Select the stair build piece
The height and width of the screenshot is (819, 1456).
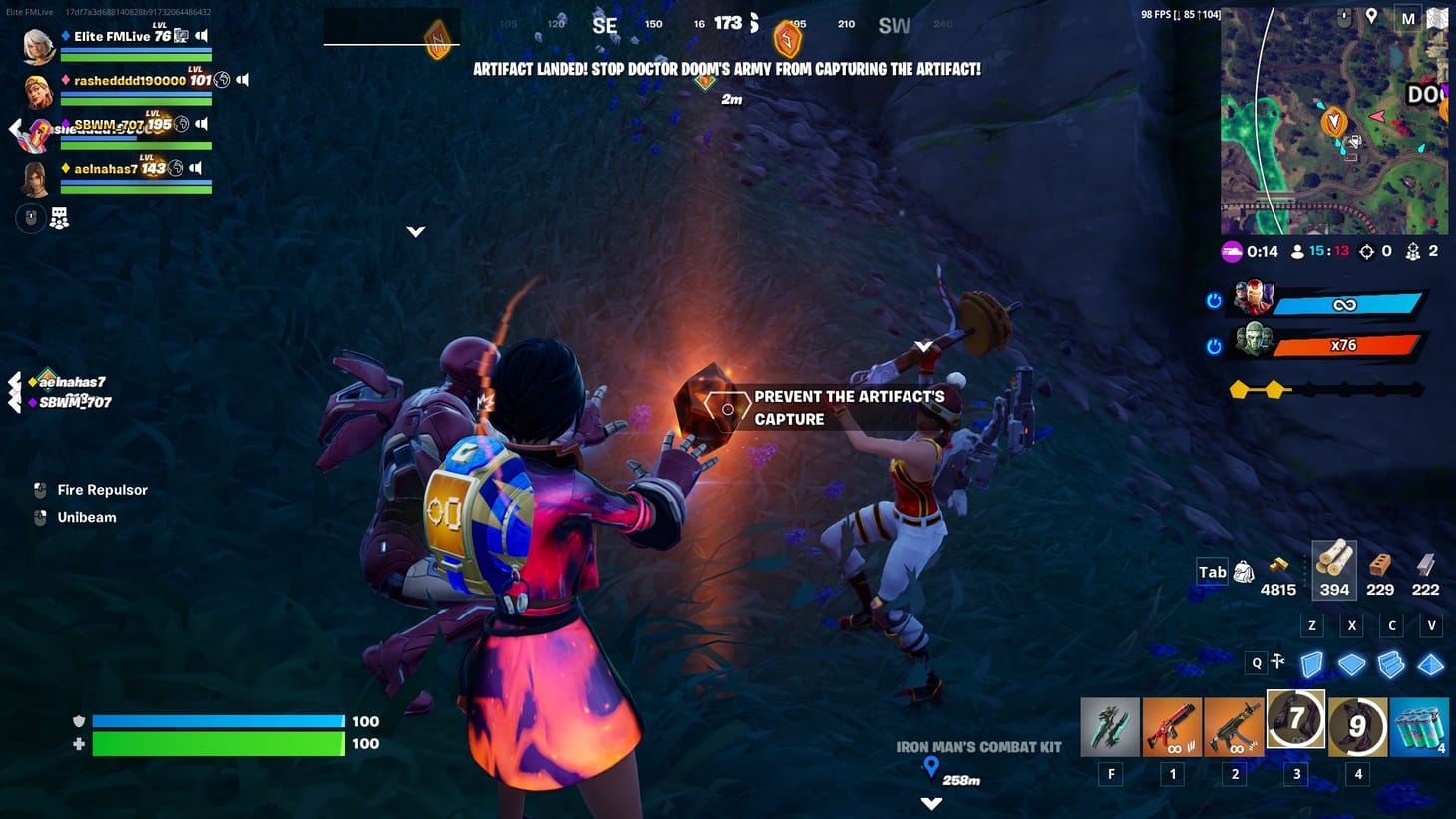[1391, 663]
